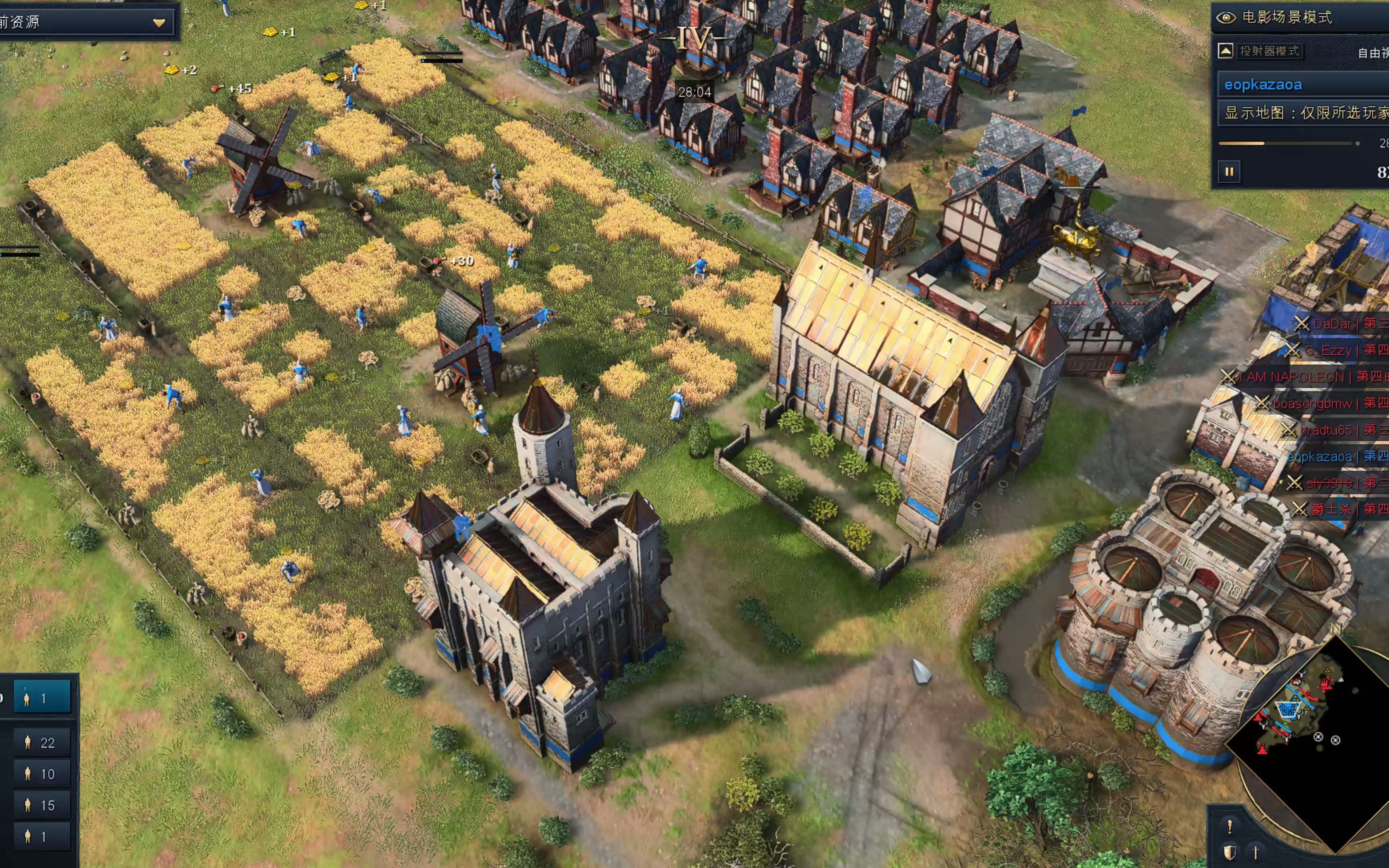Collapse the observer panel with the arrow button
Screen dimensions: 1389x868
[1225, 51]
